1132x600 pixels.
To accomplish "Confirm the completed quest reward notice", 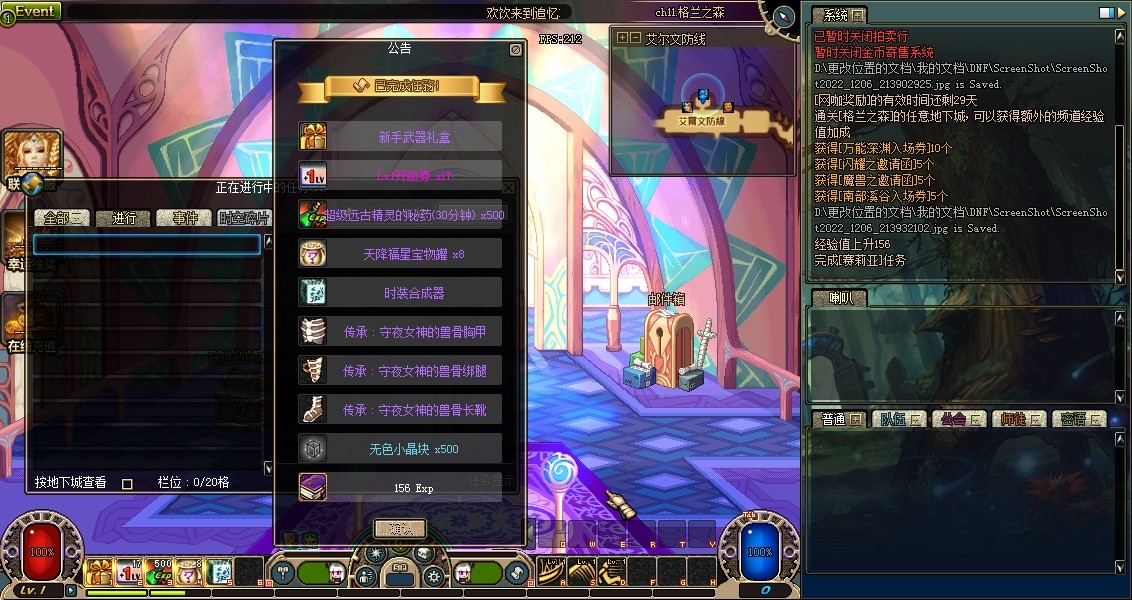I will [x=400, y=528].
